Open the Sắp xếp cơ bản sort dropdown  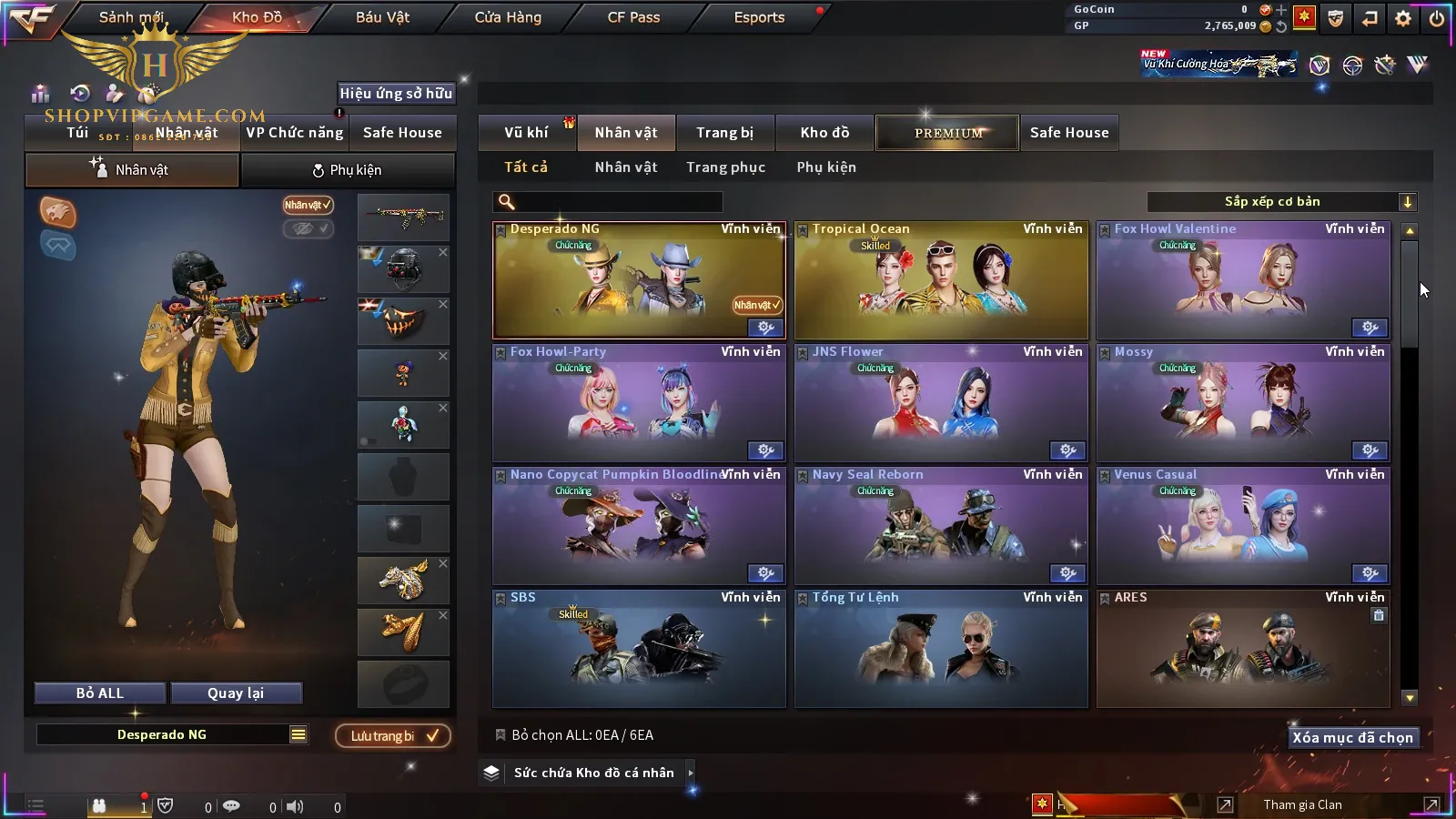(1281, 202)
